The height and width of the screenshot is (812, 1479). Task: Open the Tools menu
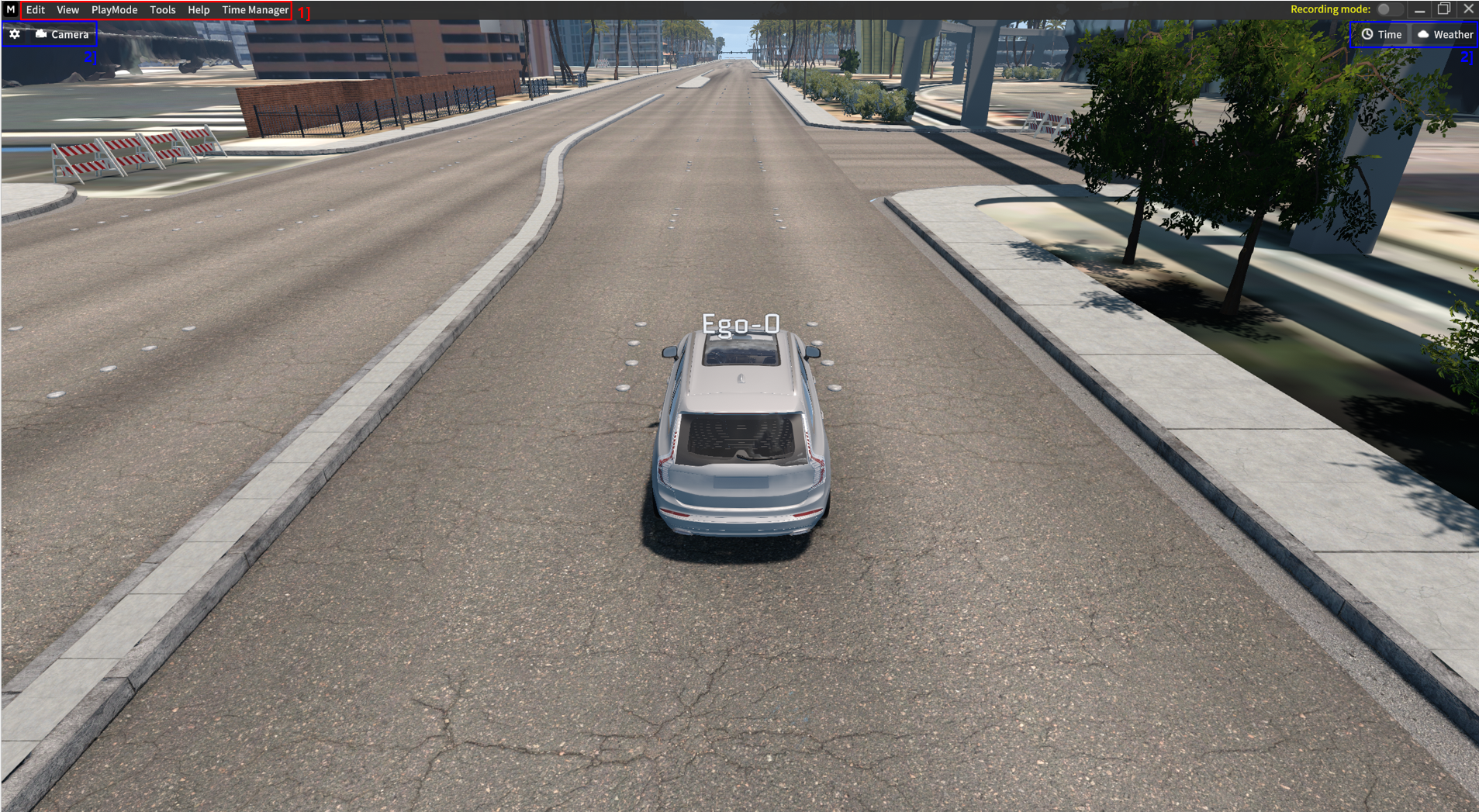click(162, 9)
